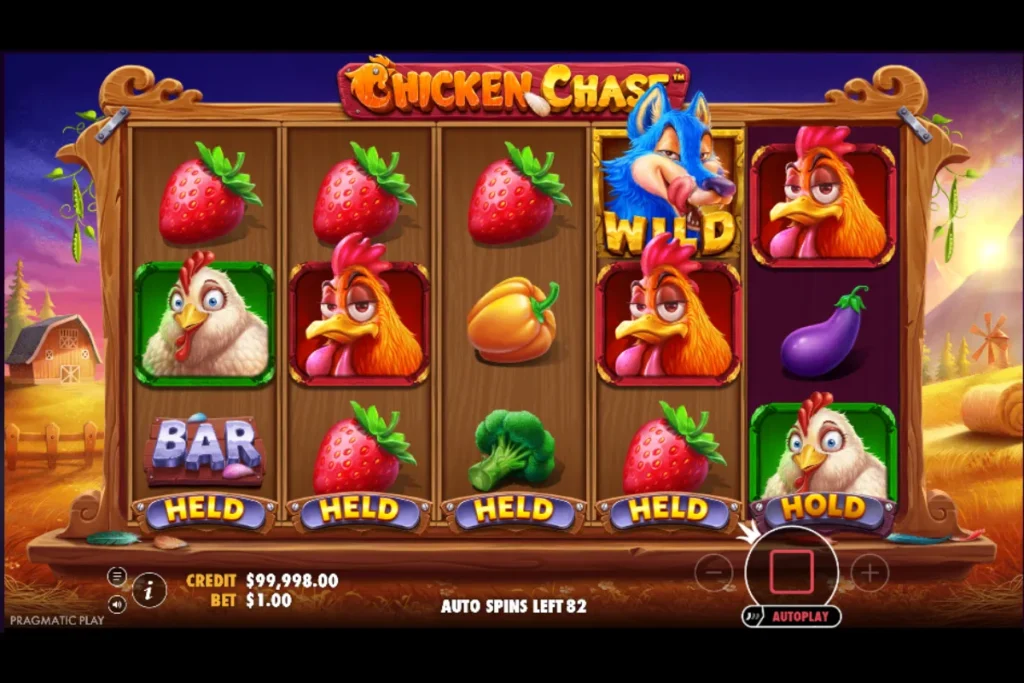1024x683 pixels.
Task: Toggle the sound speaker icon
Action: coord(117,604)
